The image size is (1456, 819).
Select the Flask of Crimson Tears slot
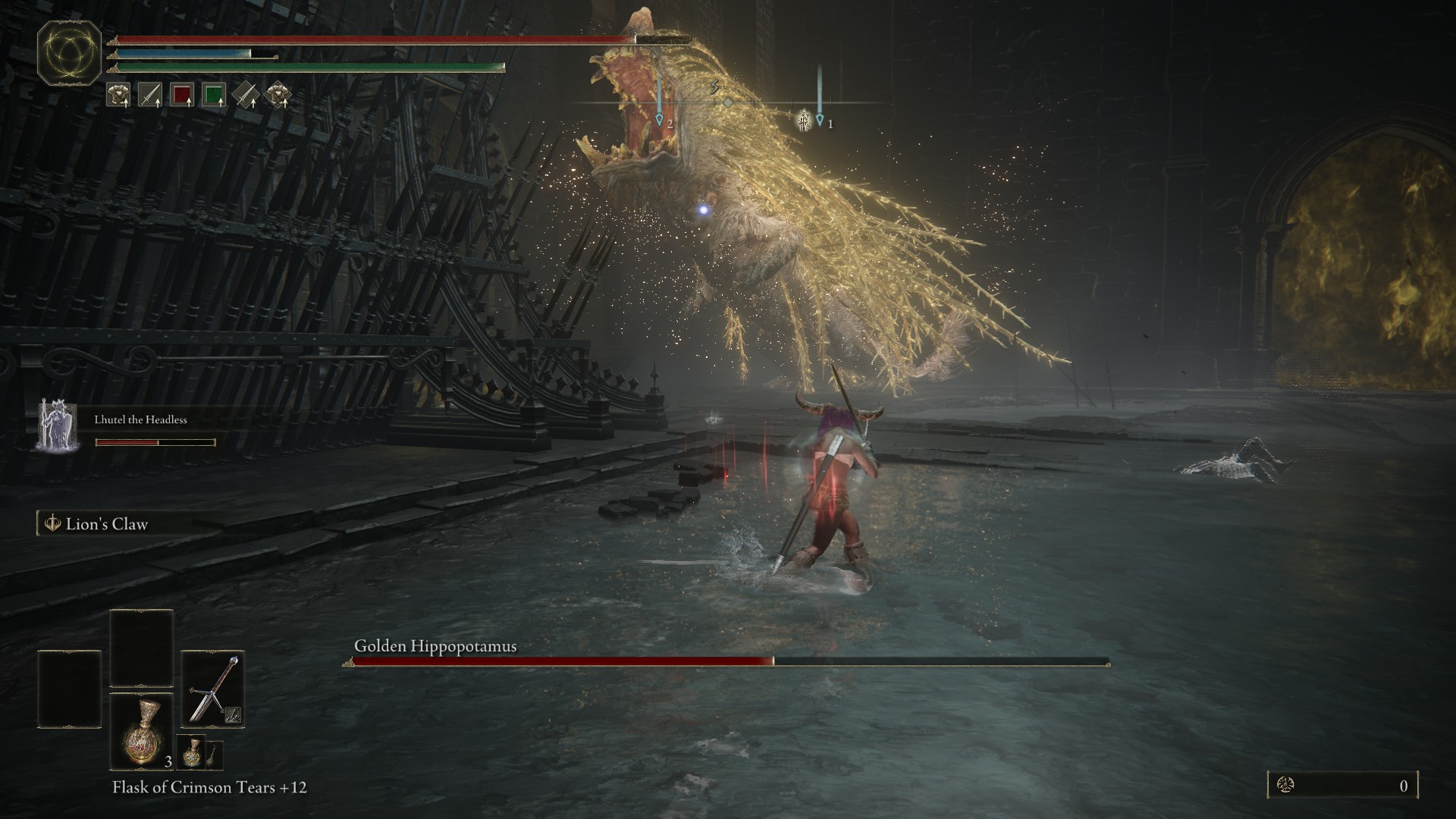[x=142, y=730]
